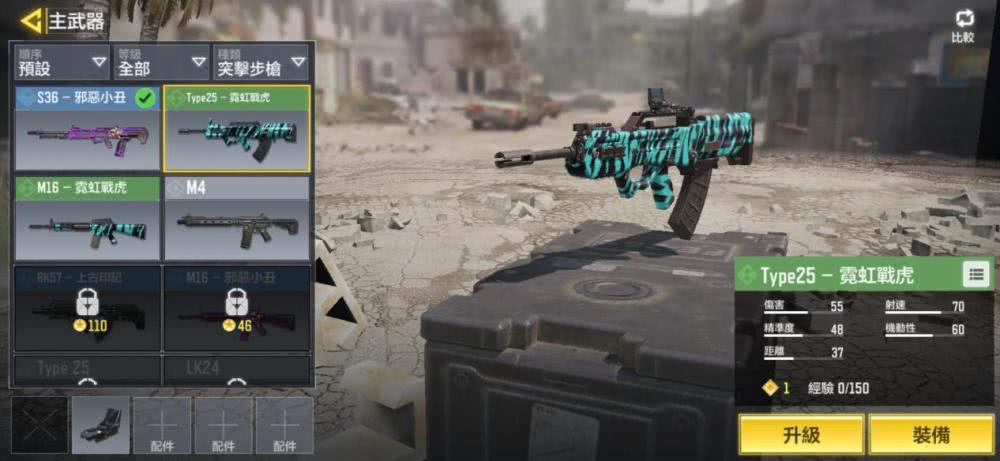The width and height of the screenshot is (1000, 461).
Task: Select the locked BK57 上古印記 card
Action: pyautogui.click(x=86, y=307)
